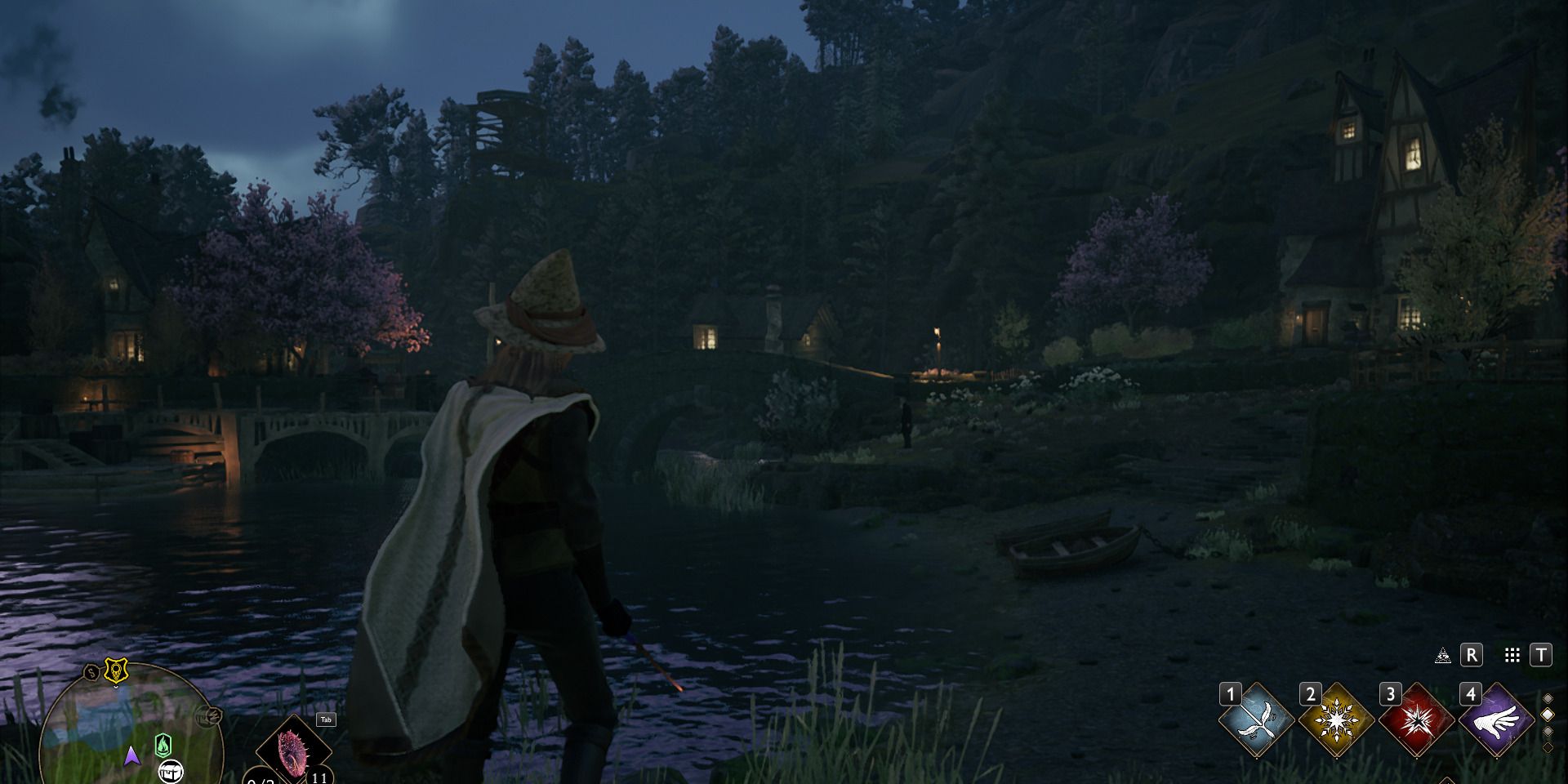Click the white treasure chest minimap marker

click(171, 769)
